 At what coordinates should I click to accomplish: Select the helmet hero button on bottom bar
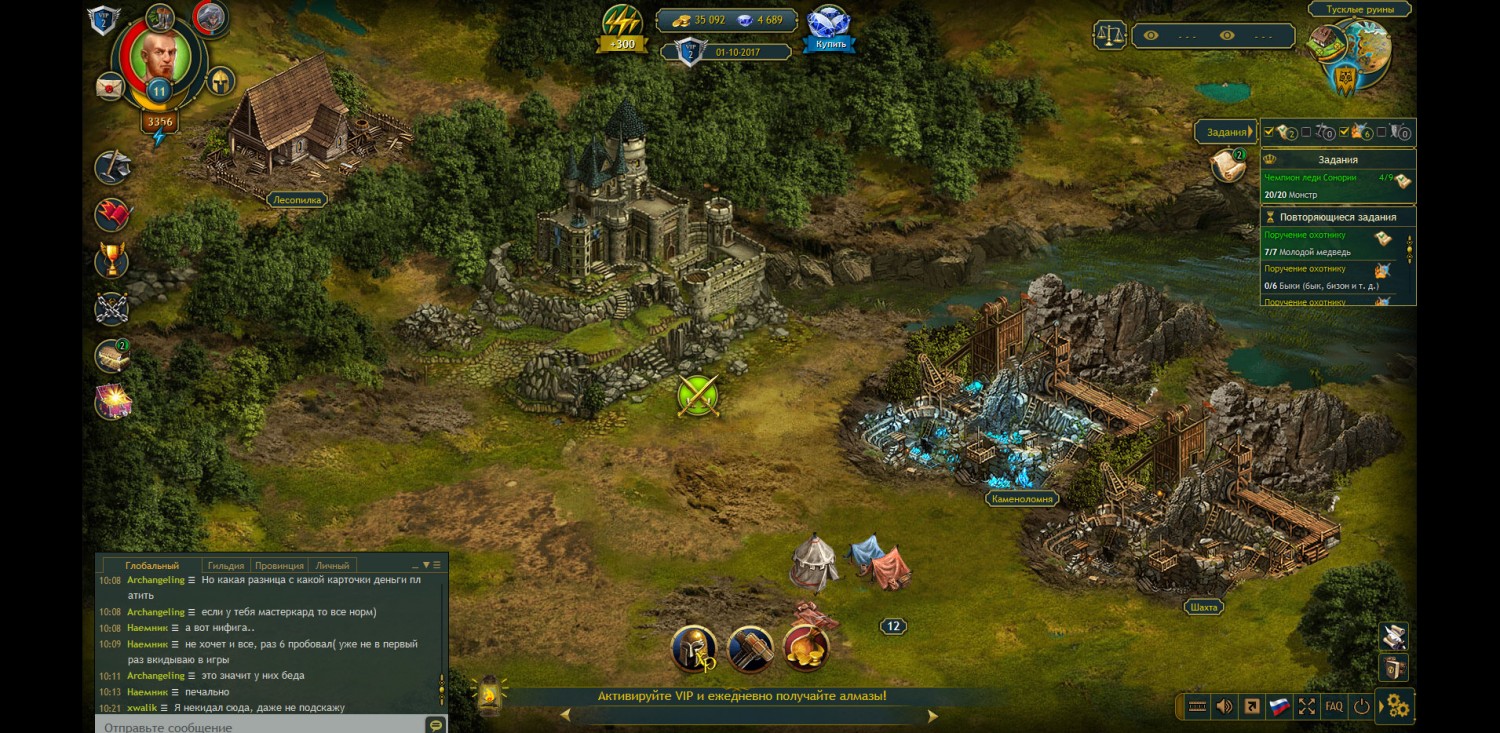pyautogui.click(x=694, y=648)
